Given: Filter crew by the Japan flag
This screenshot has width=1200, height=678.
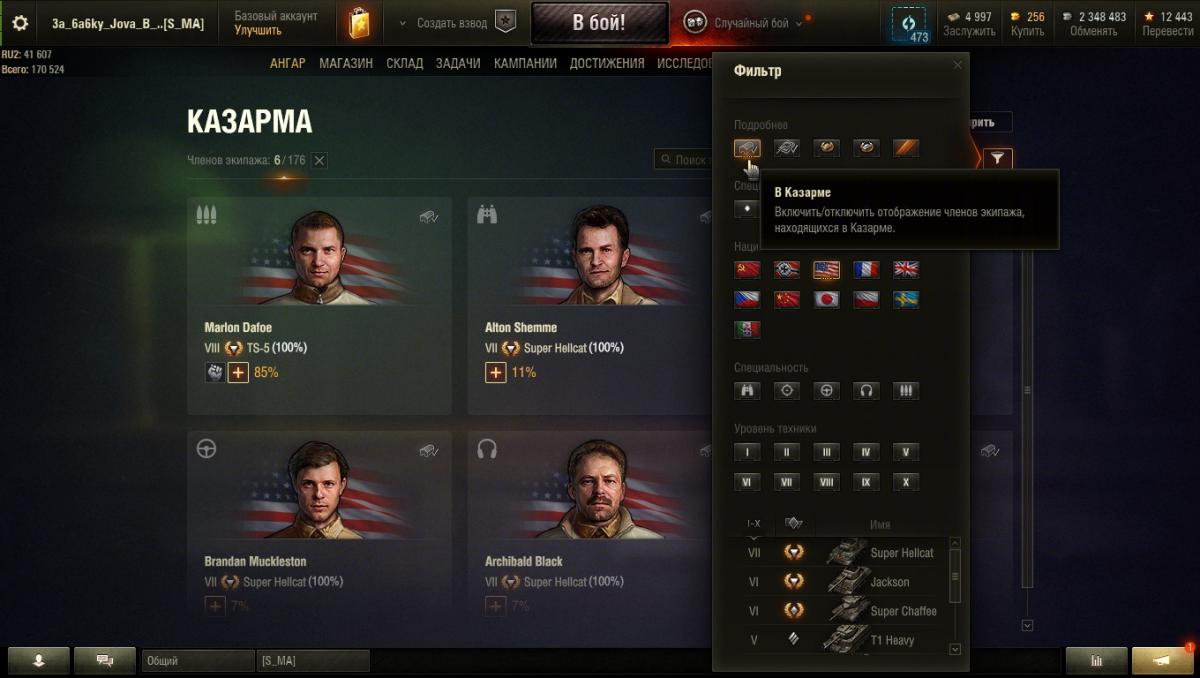Looking at the screenshot, I should 826,299.
